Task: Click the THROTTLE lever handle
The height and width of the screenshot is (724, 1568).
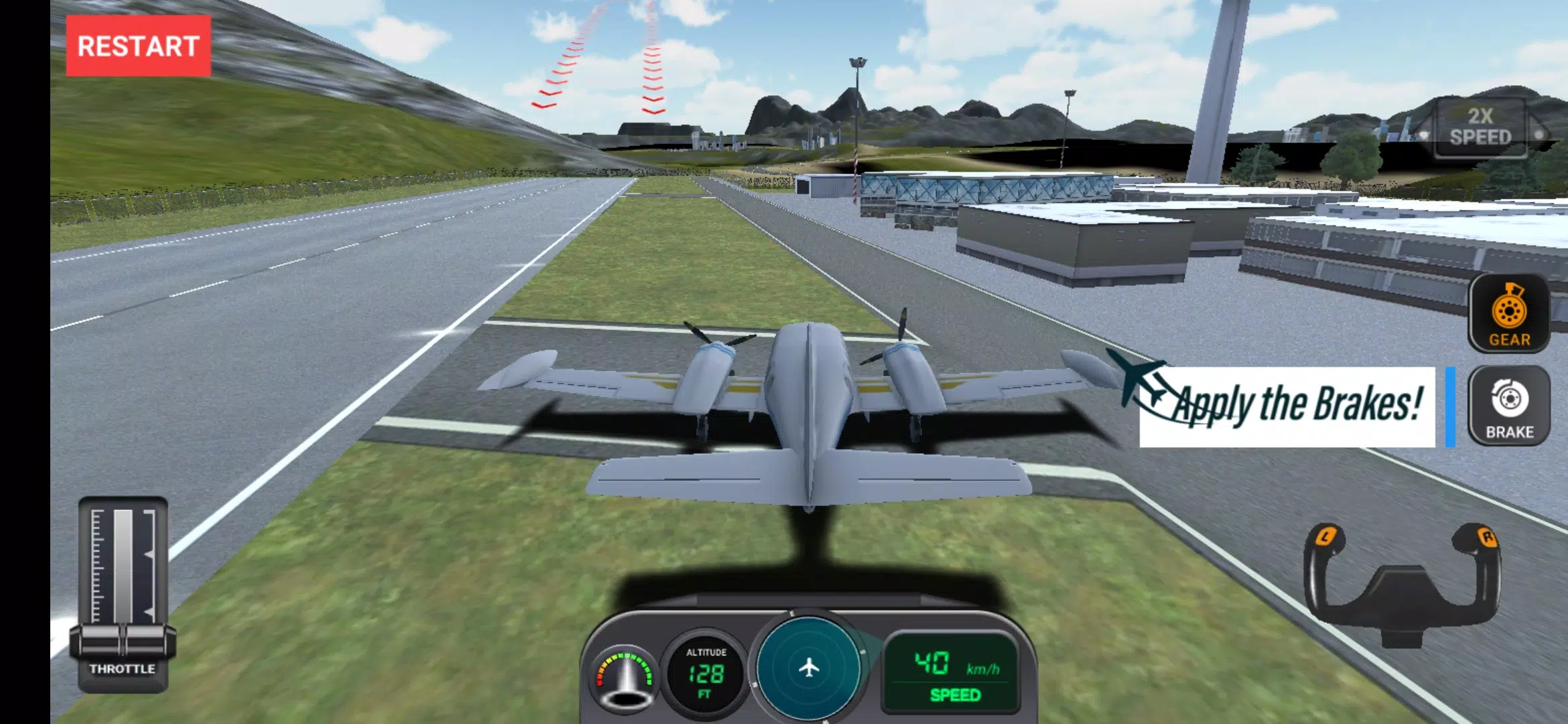Action: pyautogui.click(x=123, y=640)
